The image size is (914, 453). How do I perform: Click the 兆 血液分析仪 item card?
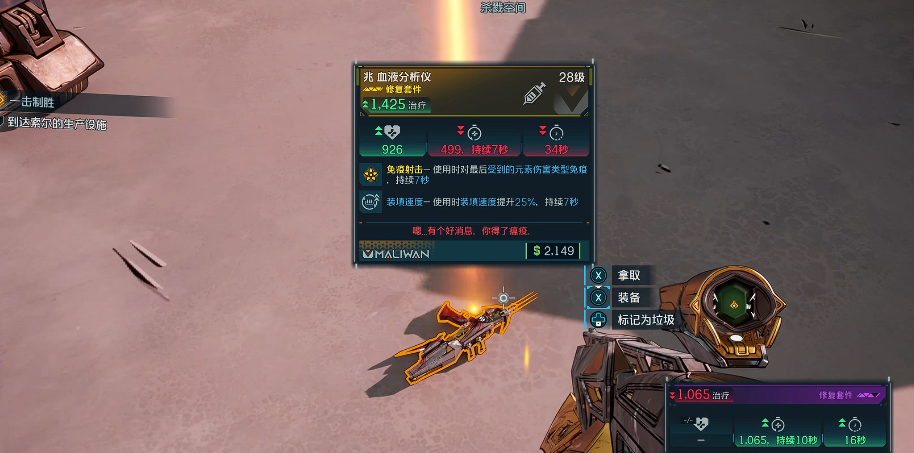coord(472,165)
